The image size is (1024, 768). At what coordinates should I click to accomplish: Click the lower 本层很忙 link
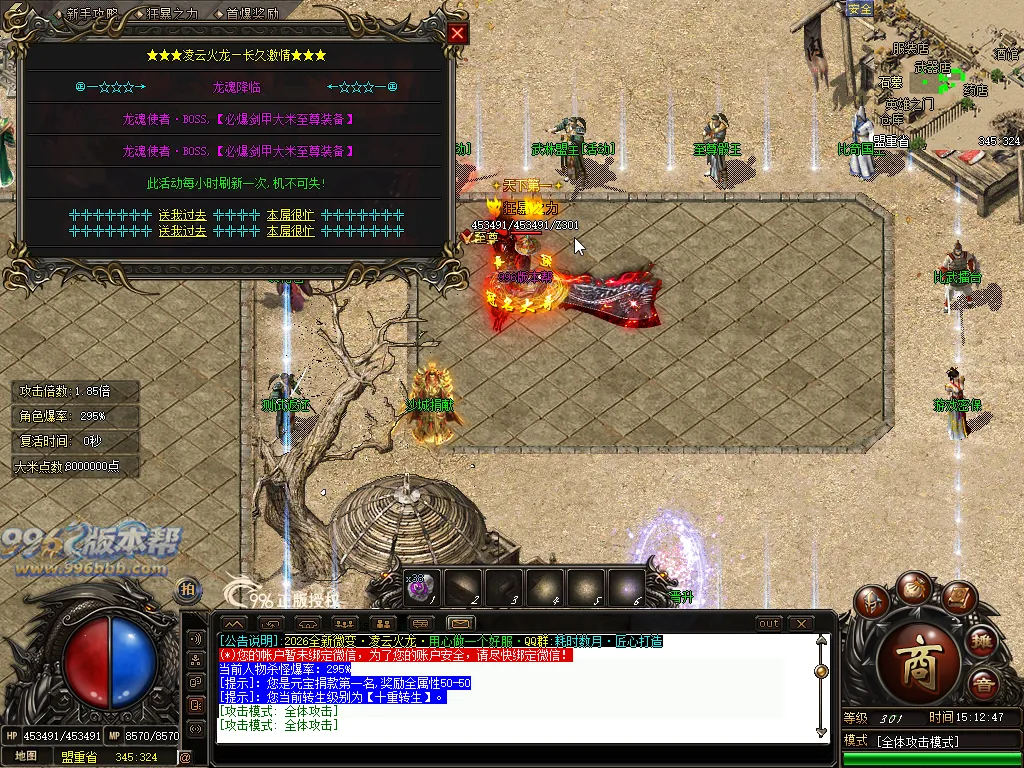point(290,231)
